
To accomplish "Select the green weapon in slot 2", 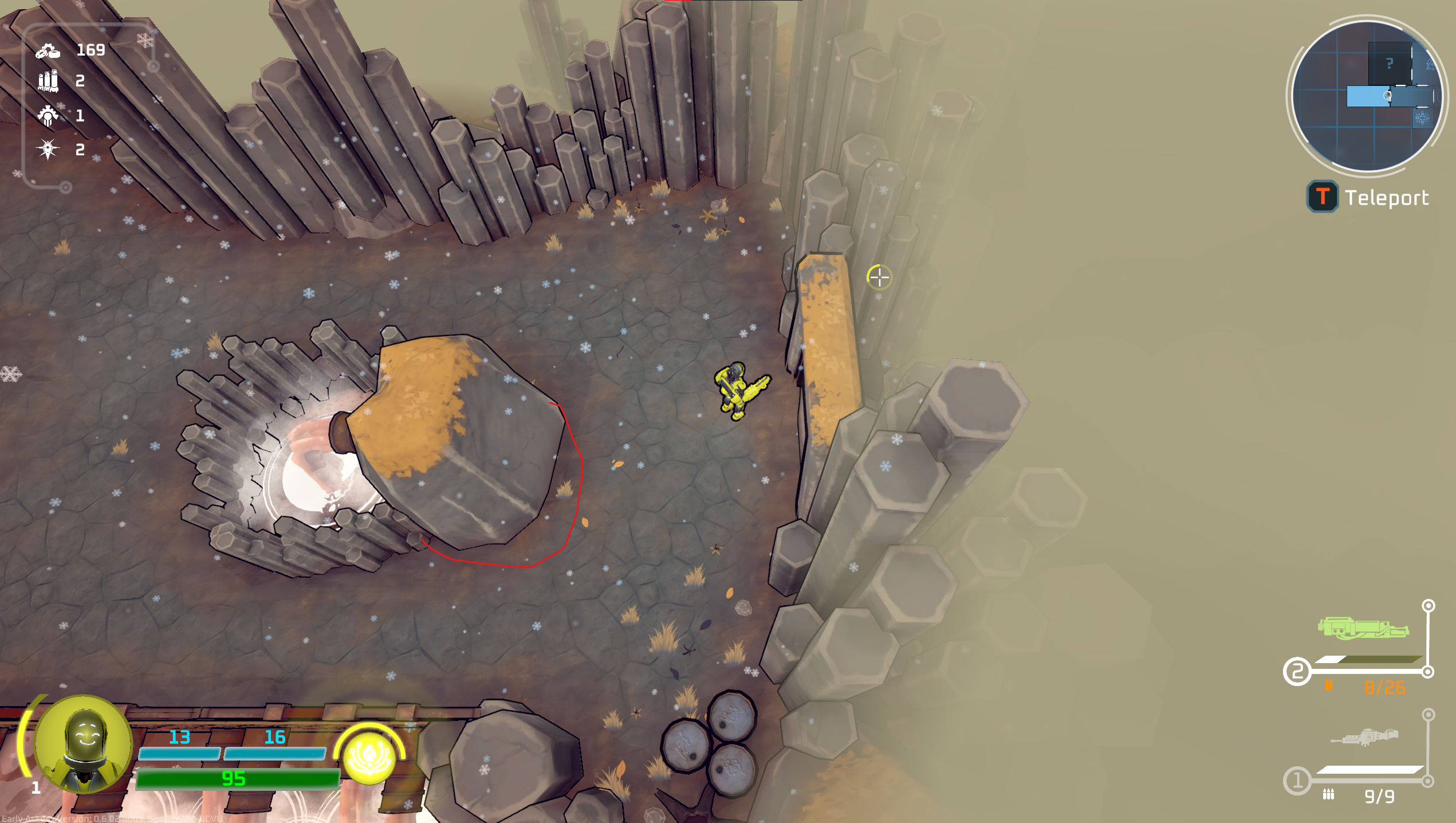I will [x=1363, y=628].
